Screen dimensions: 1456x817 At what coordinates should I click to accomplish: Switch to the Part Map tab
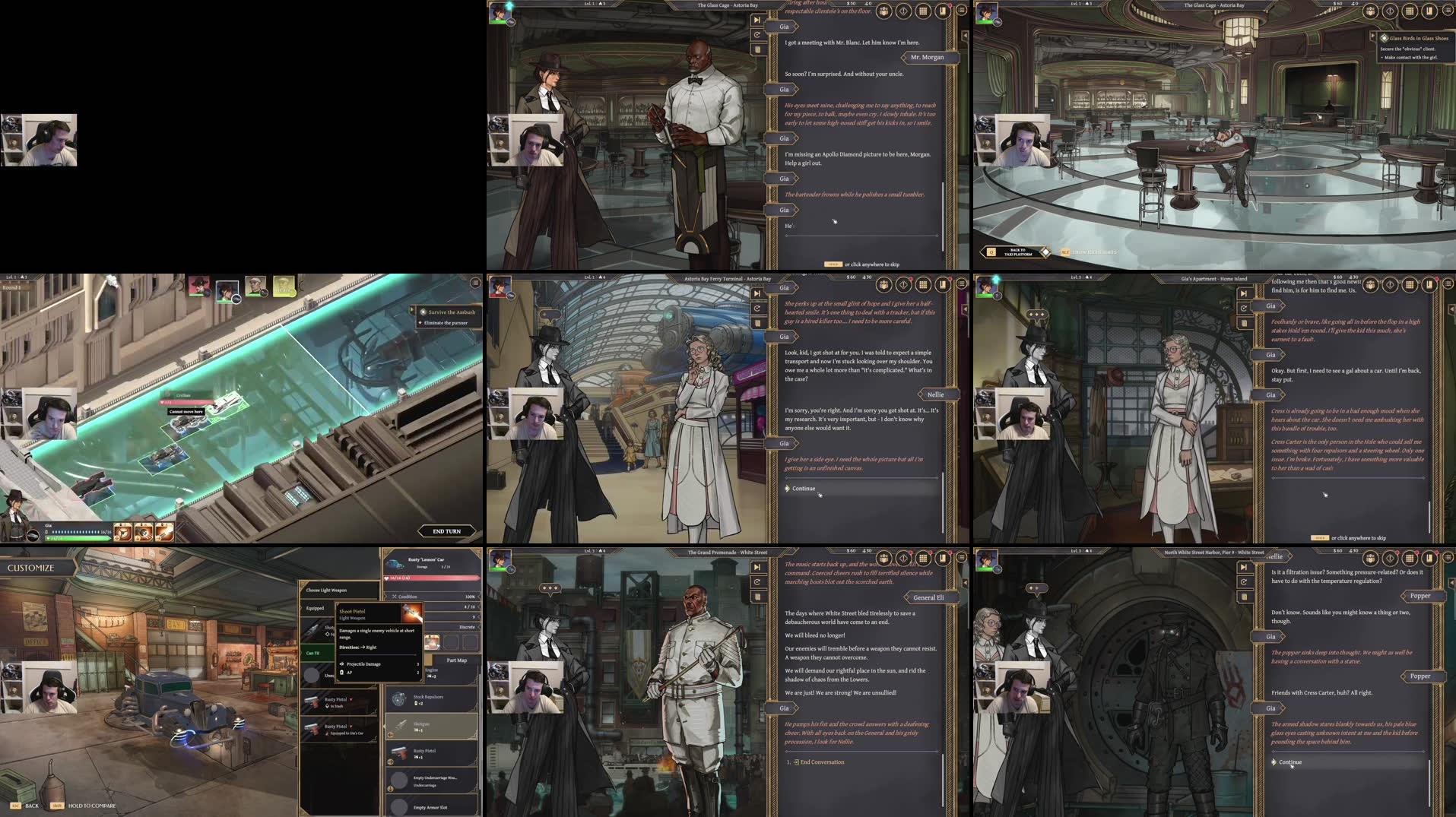coord(456,660)
